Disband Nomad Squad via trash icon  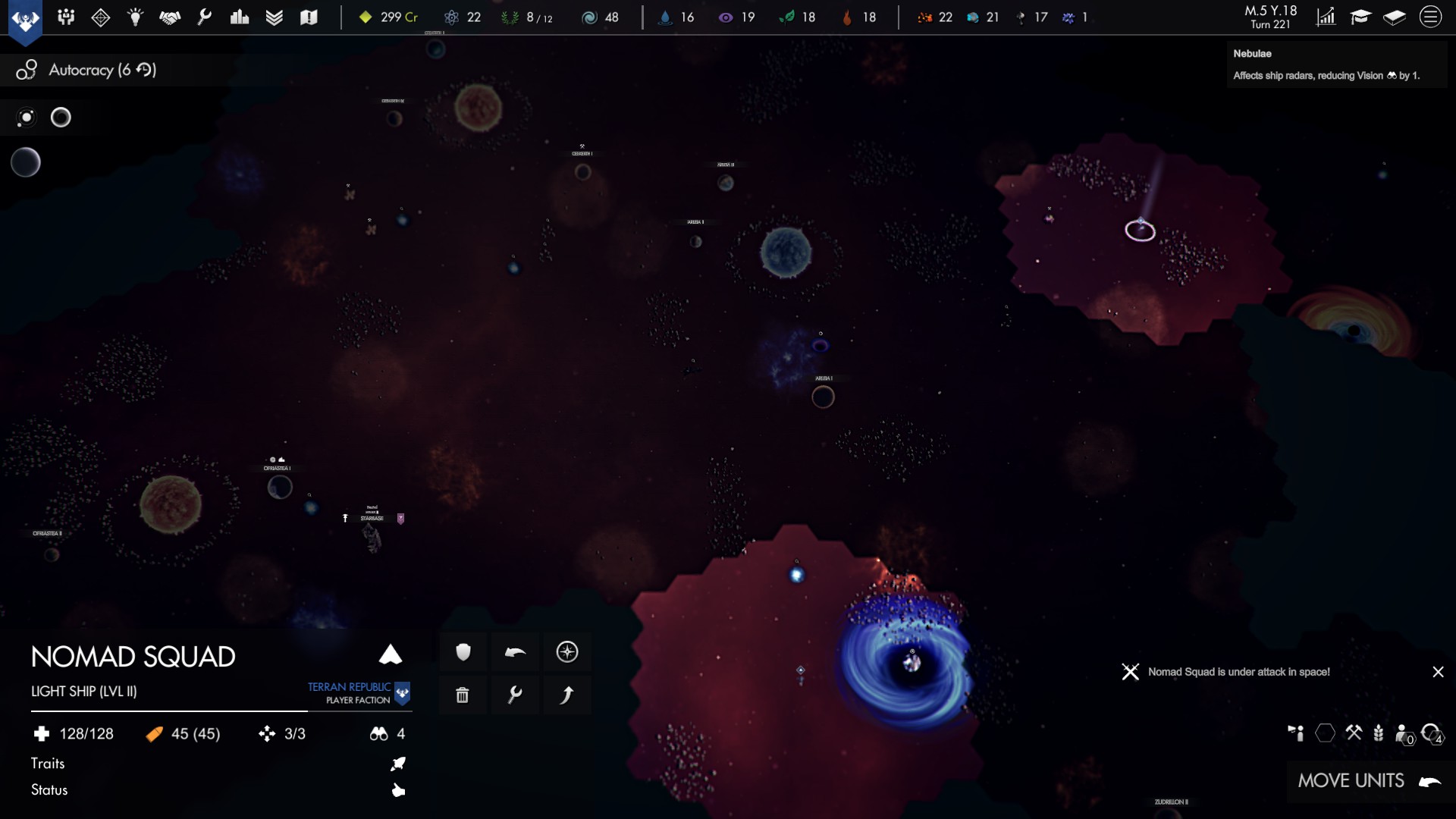(x=463, y=694)
